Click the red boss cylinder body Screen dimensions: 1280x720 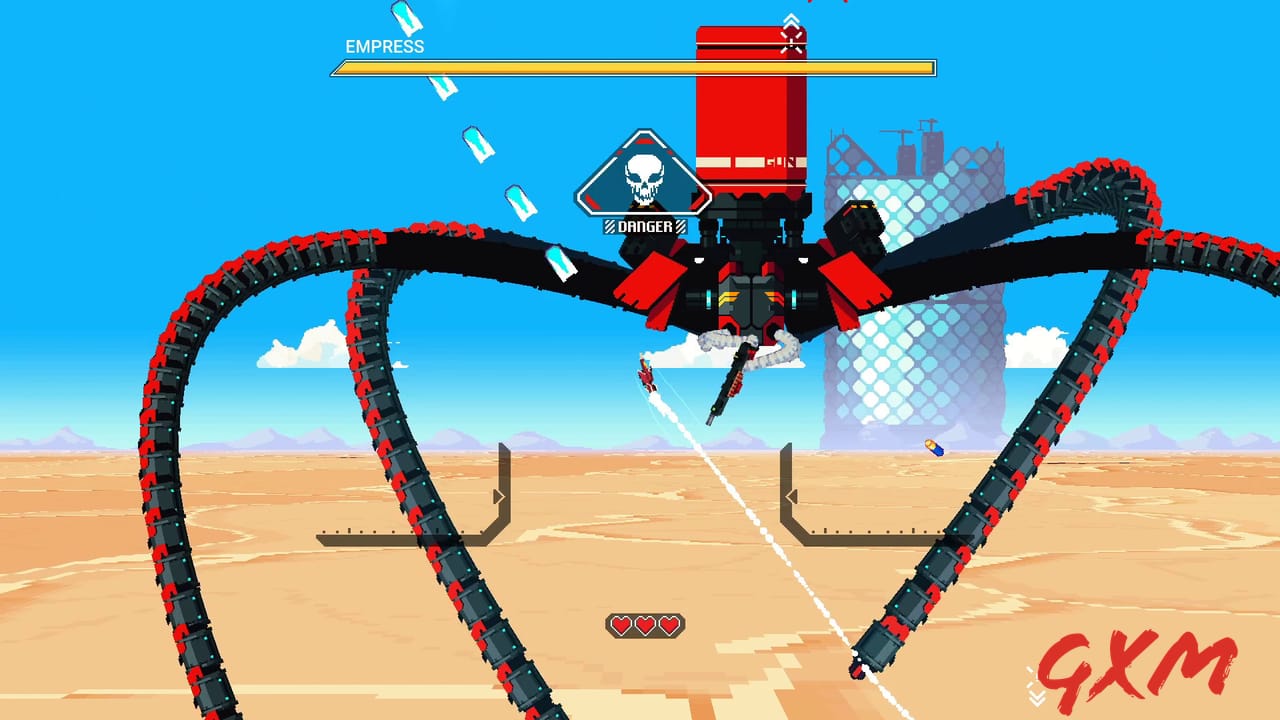(x=750, y=110)
